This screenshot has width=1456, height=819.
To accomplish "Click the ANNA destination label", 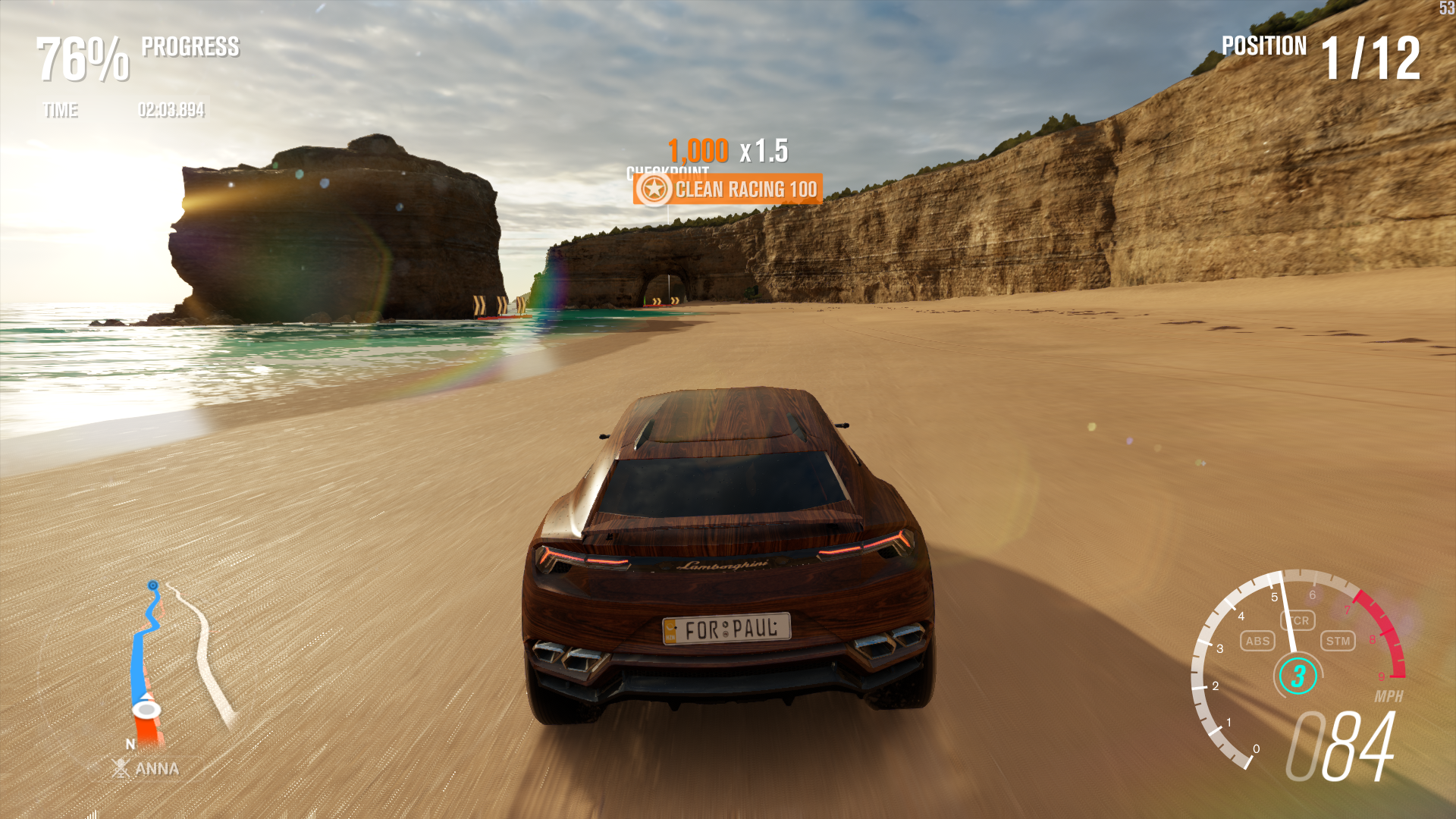I will pyautogui.click(x=155, y=769).
